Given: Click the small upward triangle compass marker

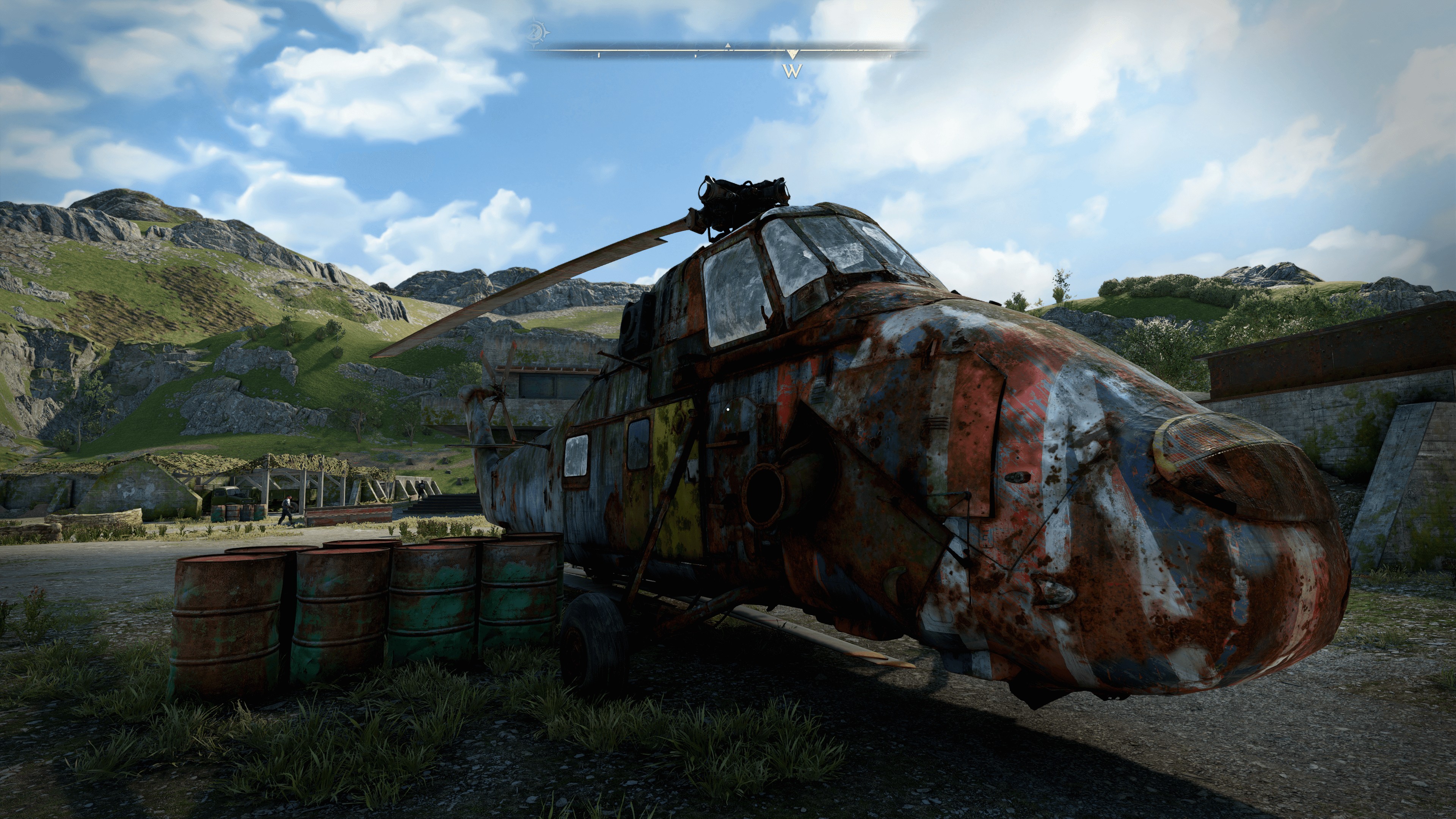Looking at the screenshot, I should pos(728,45).
